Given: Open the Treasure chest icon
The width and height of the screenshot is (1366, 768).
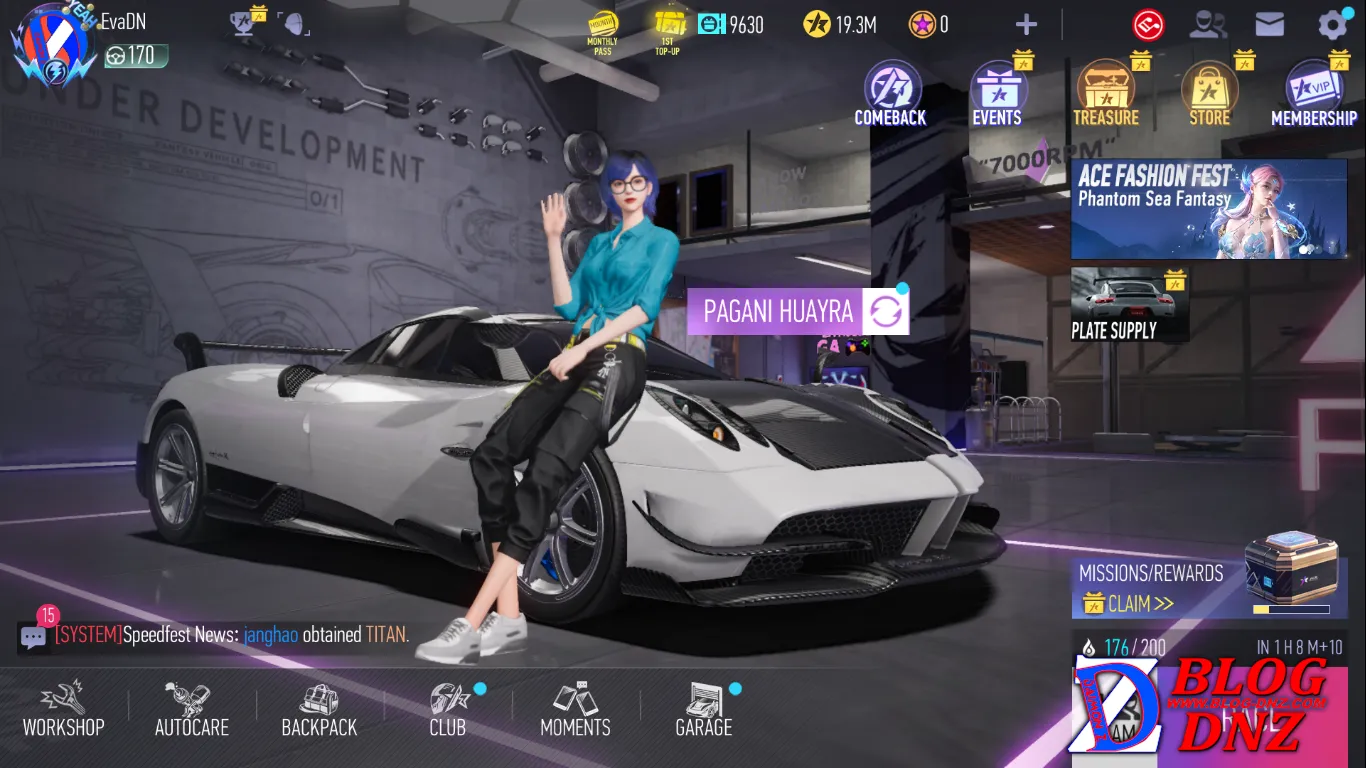Looking at the screenshot, I should click(x=1105, y=94).
